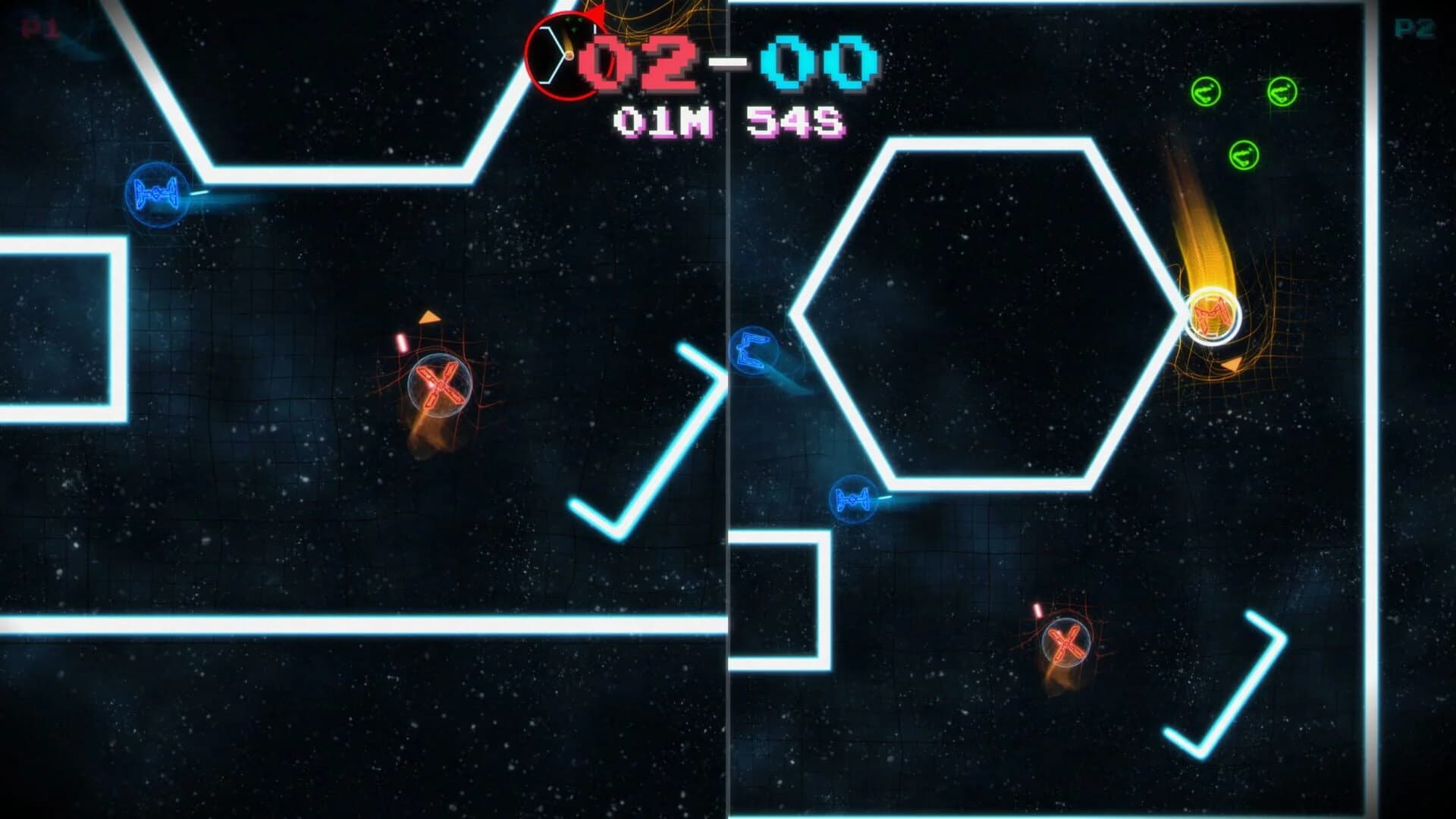Select the blue TIE-fighter ship on P2 screen
Screen dimensions: 1456x819
(x=853, y=500)
